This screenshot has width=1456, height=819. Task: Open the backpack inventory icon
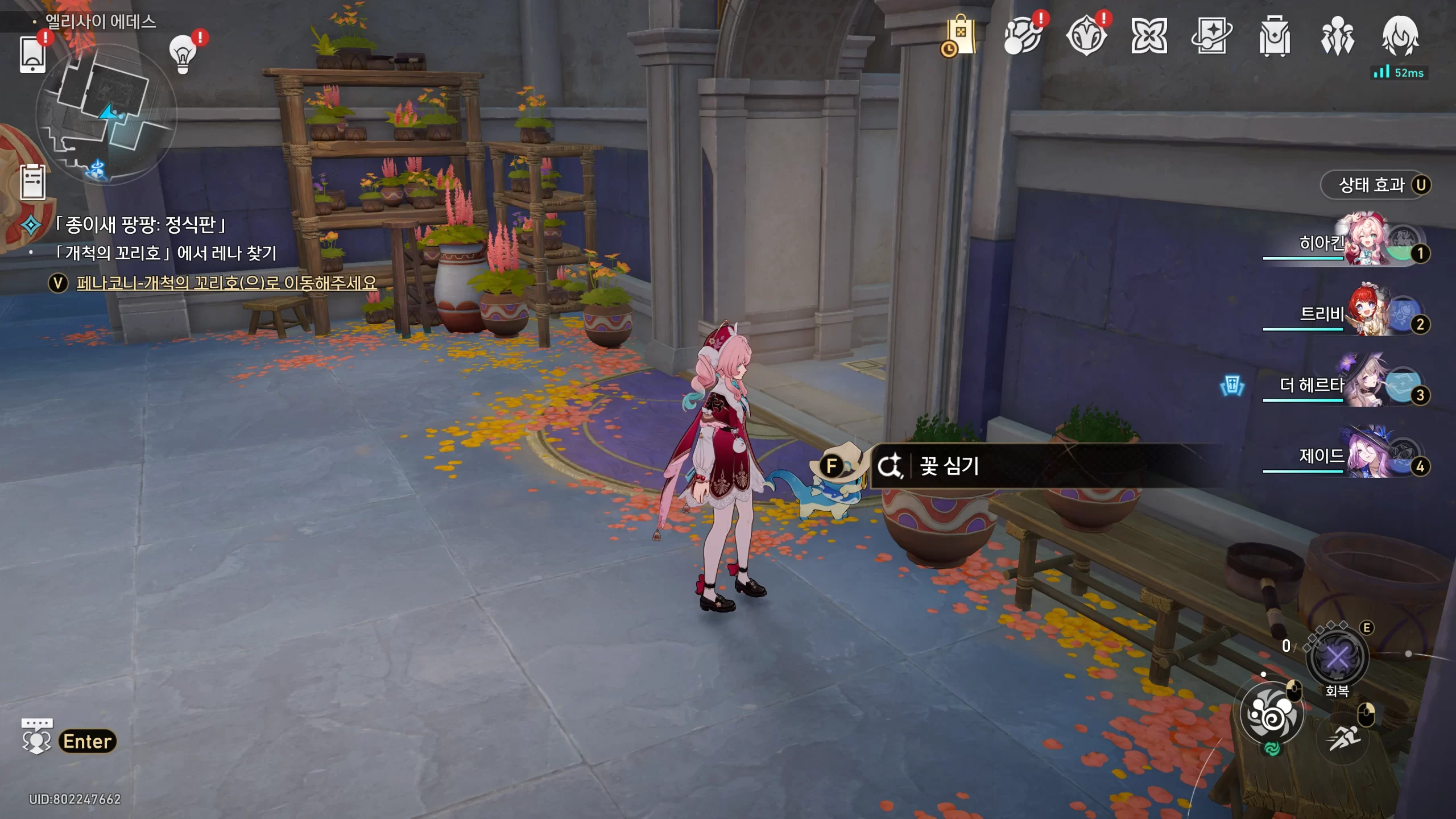(1274, 36)
